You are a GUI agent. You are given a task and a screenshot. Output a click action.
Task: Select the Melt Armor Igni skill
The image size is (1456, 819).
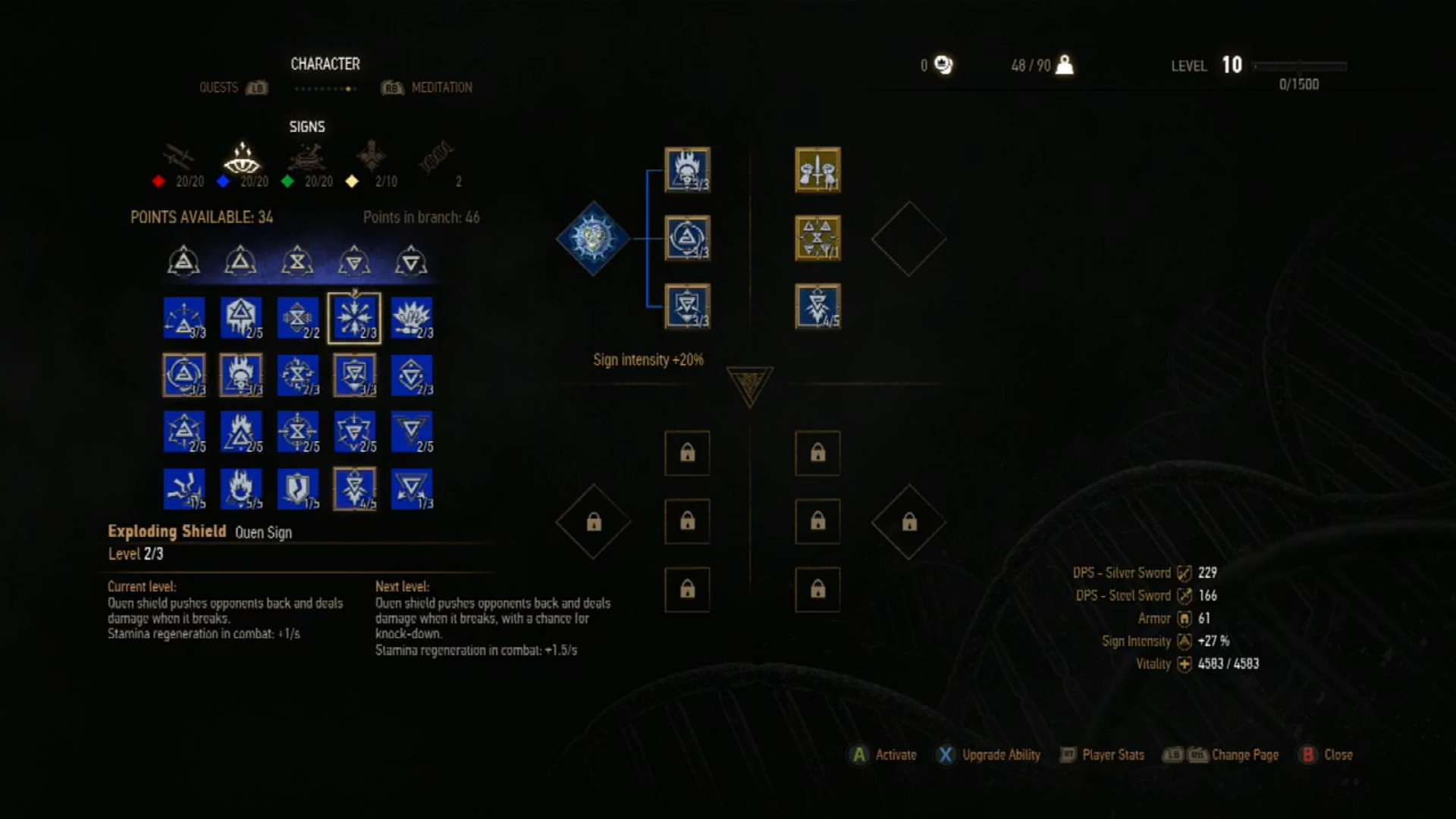click(x=241, y=318)
